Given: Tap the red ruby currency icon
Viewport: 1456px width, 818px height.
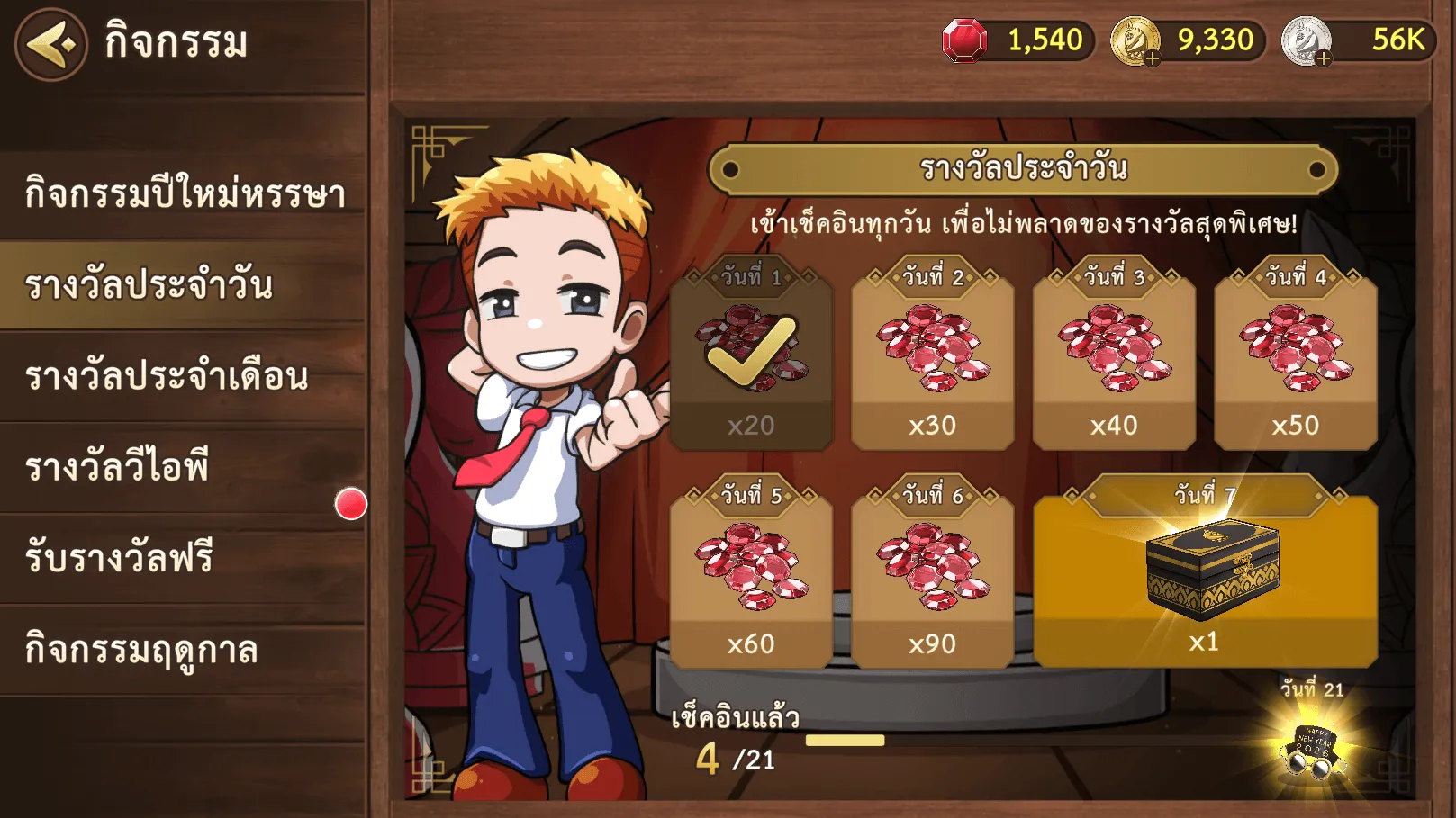Looking at the screenshot, I should click(964, 41).
